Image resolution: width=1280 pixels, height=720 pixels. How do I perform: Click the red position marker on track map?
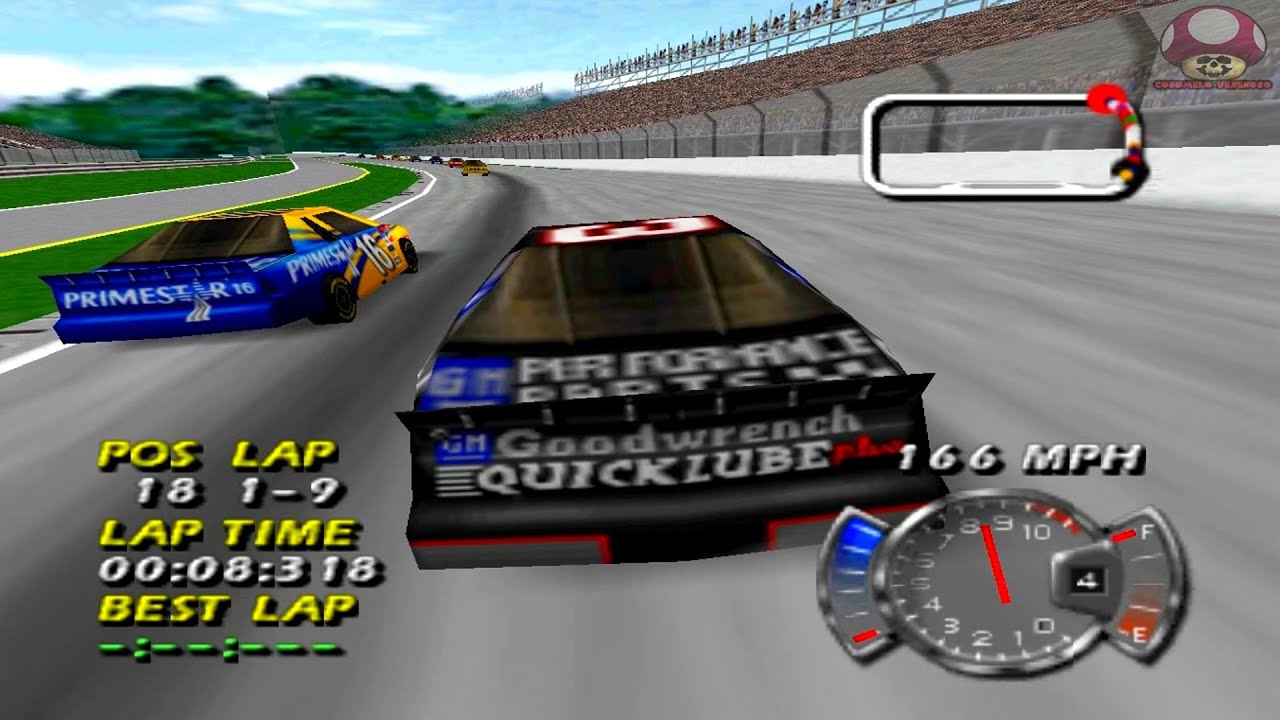tap(1104, 100)
